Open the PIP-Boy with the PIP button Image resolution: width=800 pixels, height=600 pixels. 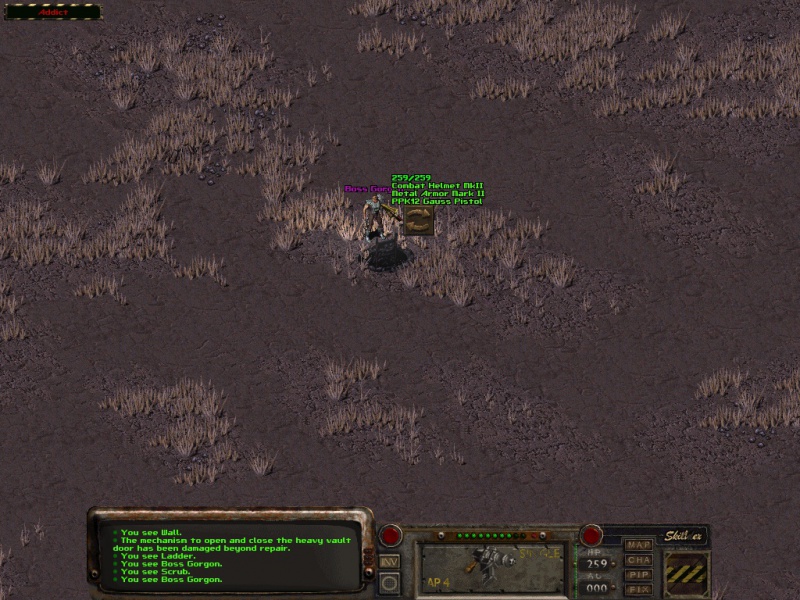[638, 575]
